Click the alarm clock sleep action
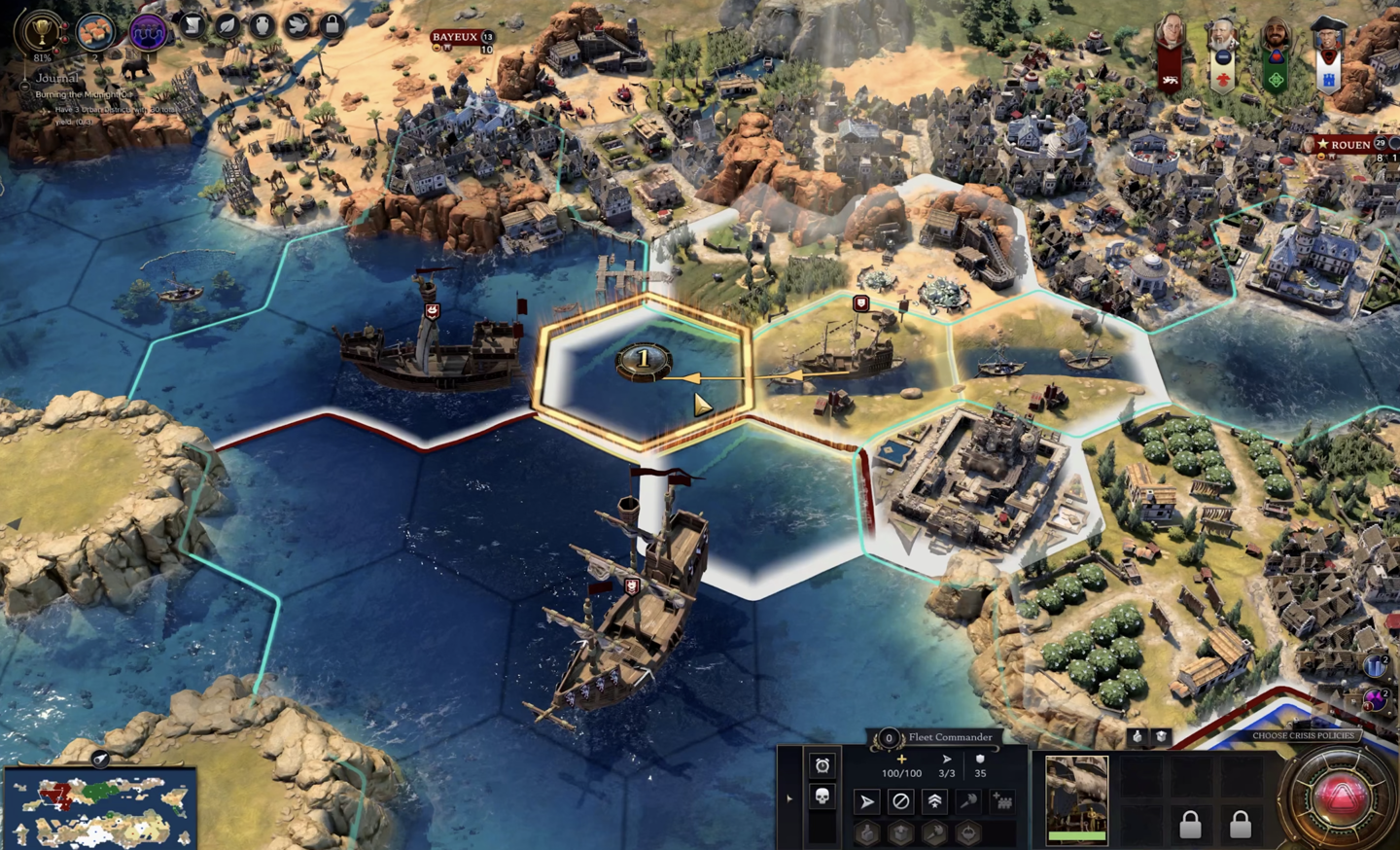The height and width of the screenshot is (850, 1400). coord(822,765)
